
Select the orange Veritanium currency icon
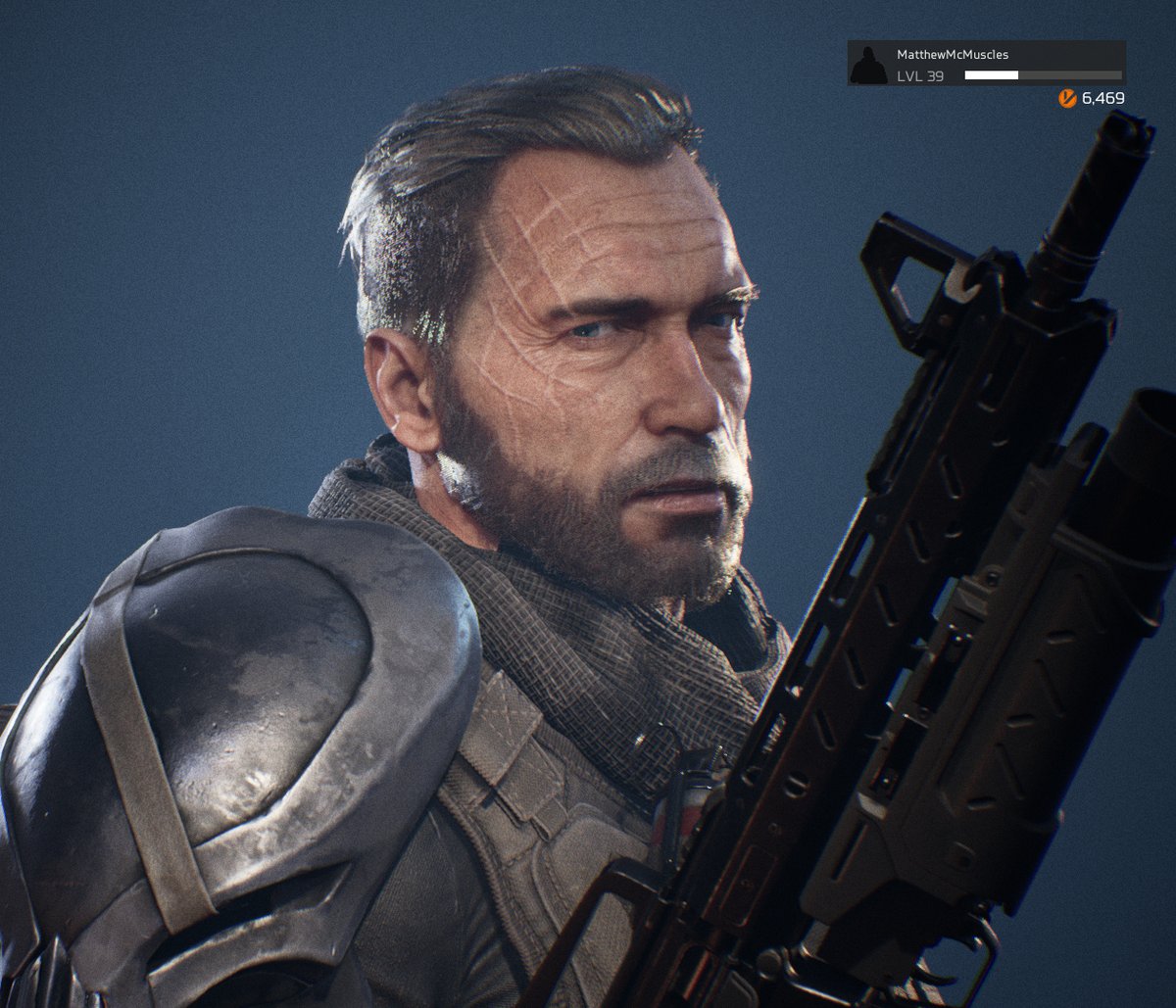click(1067, 98)
